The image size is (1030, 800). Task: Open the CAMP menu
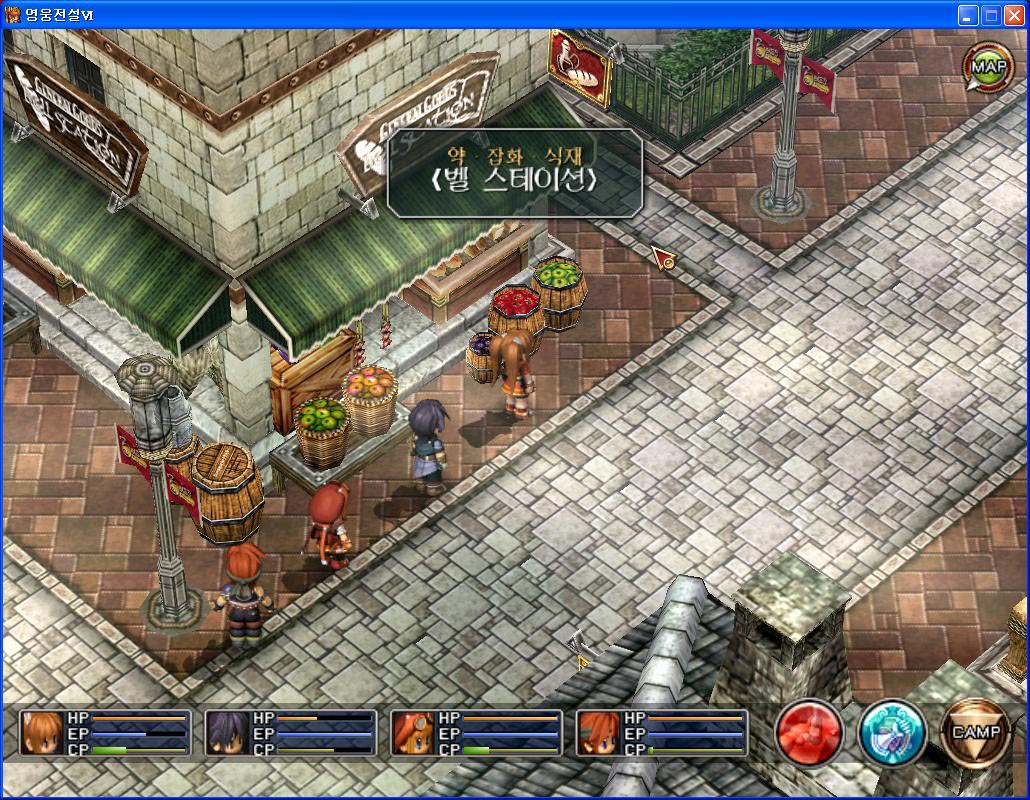point(975,732)
